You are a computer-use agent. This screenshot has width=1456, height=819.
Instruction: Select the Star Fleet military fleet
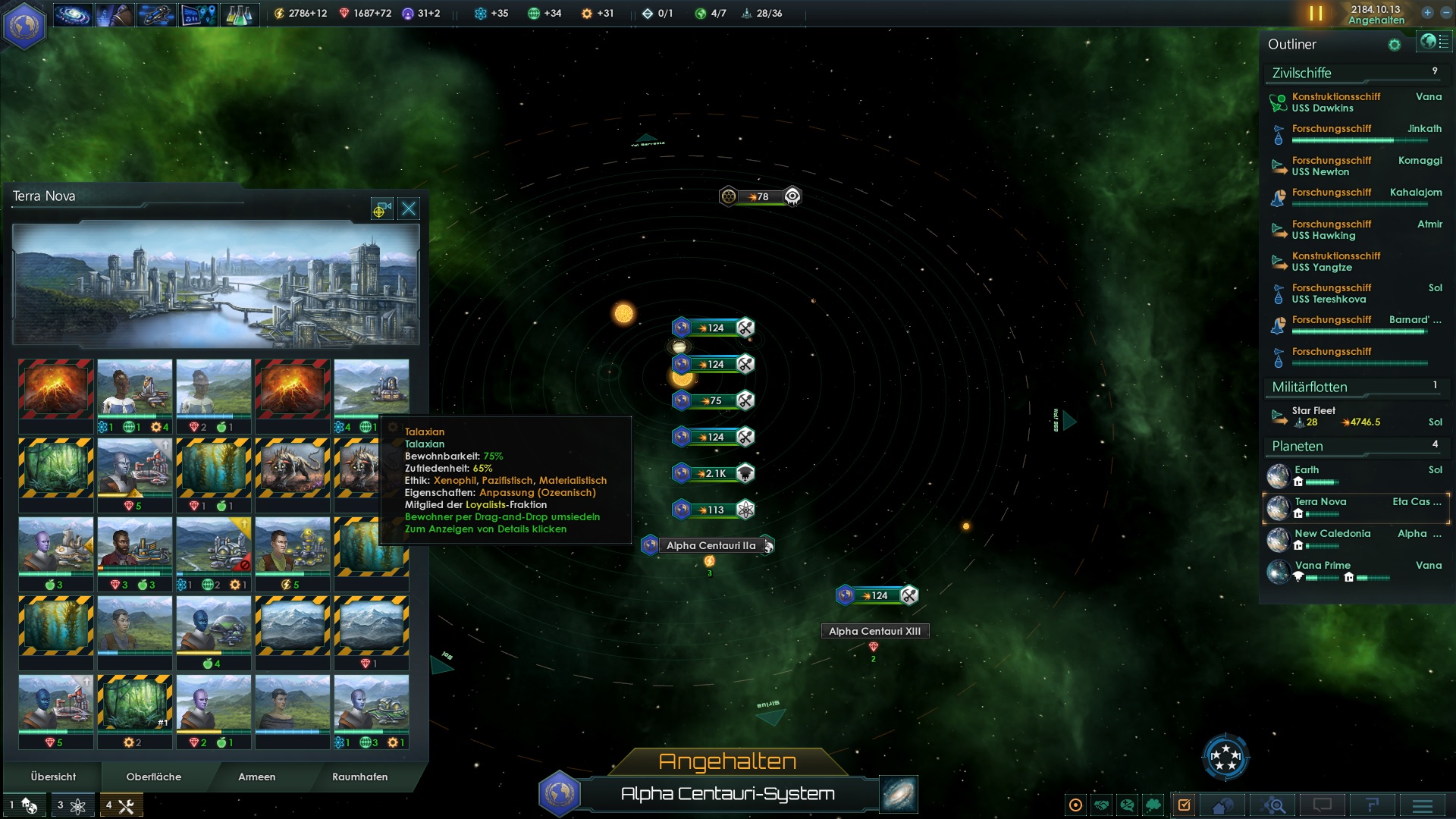[x=1313, y=411]
